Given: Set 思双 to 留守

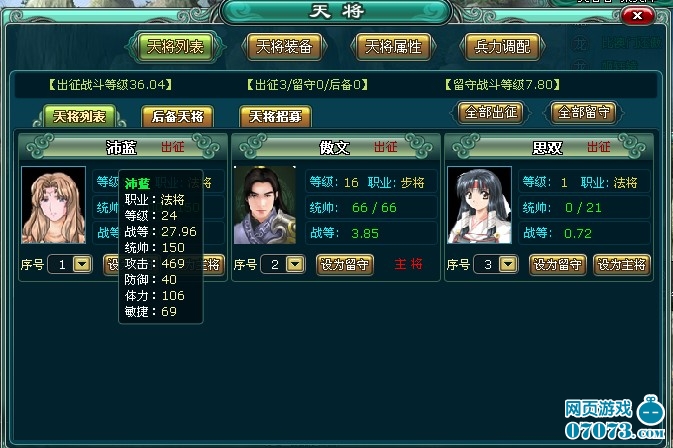Looking at the screenshot, I should pos(558,265).
